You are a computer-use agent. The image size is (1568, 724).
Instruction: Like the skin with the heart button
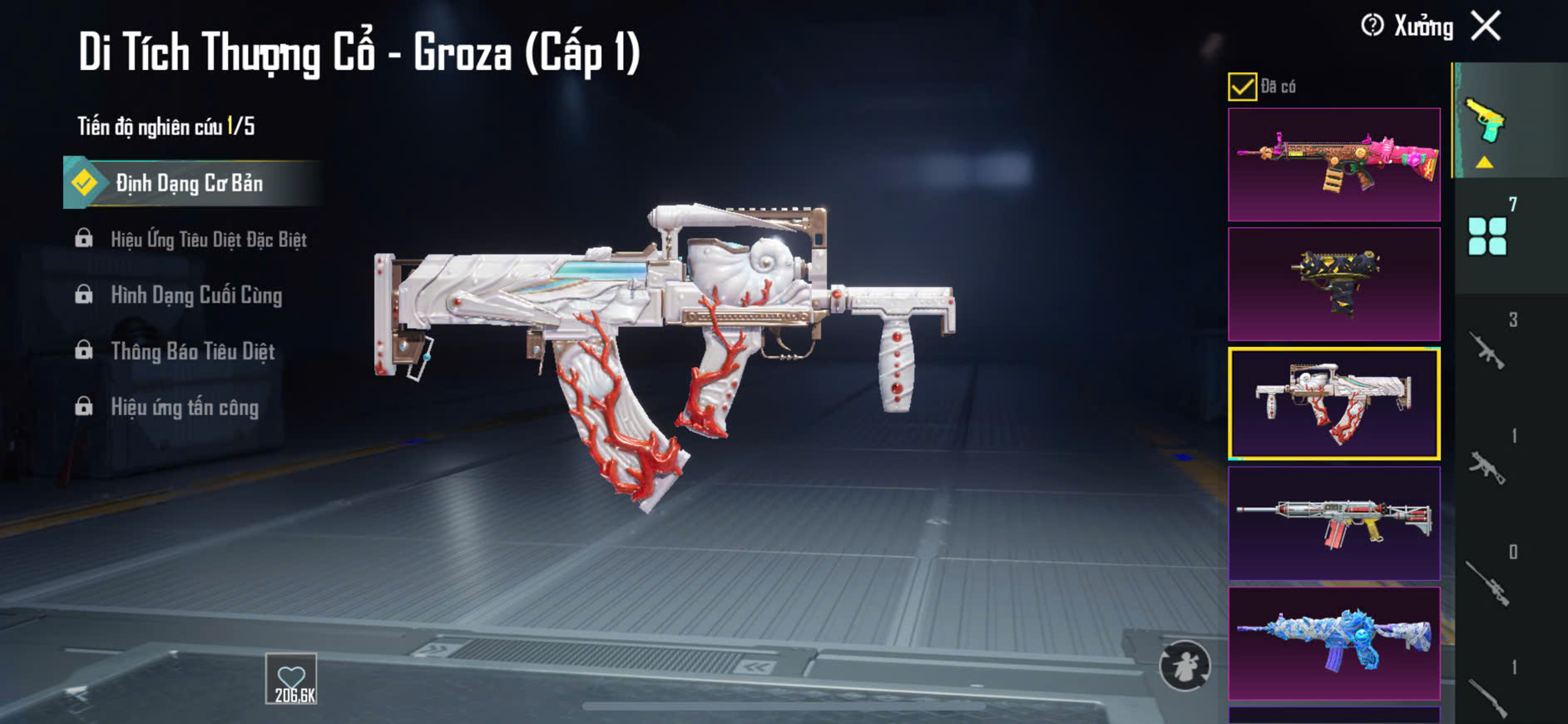pos(292,679)
